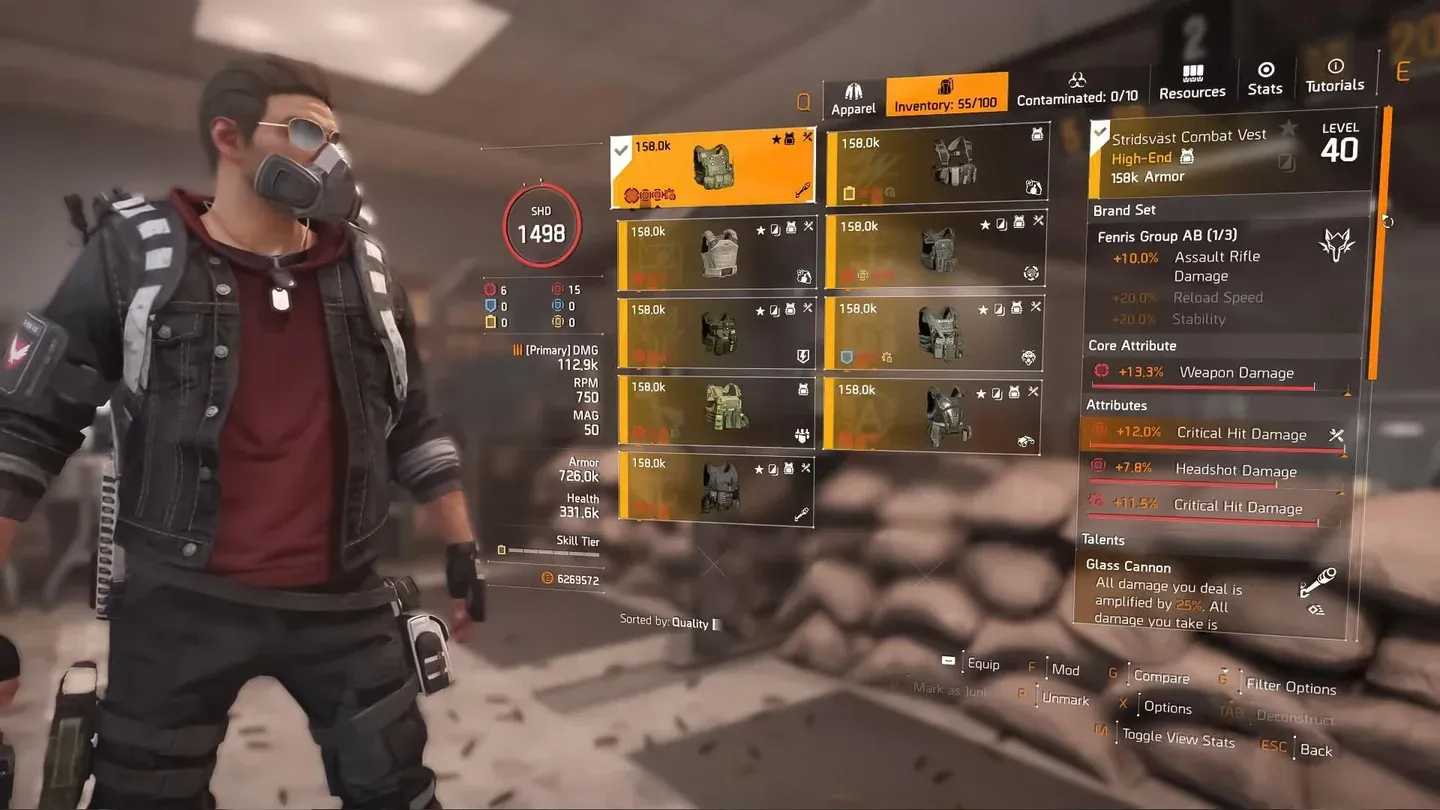Go Back from the inventory screen
This screenshot has width=1440, height=810.
tap(1315, 750)
